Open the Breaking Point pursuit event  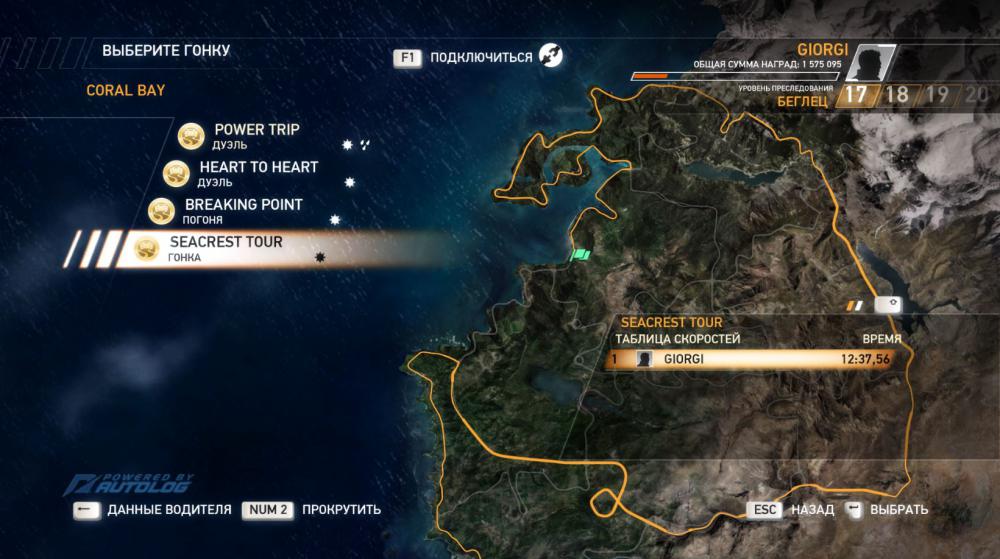pos(243,210)
